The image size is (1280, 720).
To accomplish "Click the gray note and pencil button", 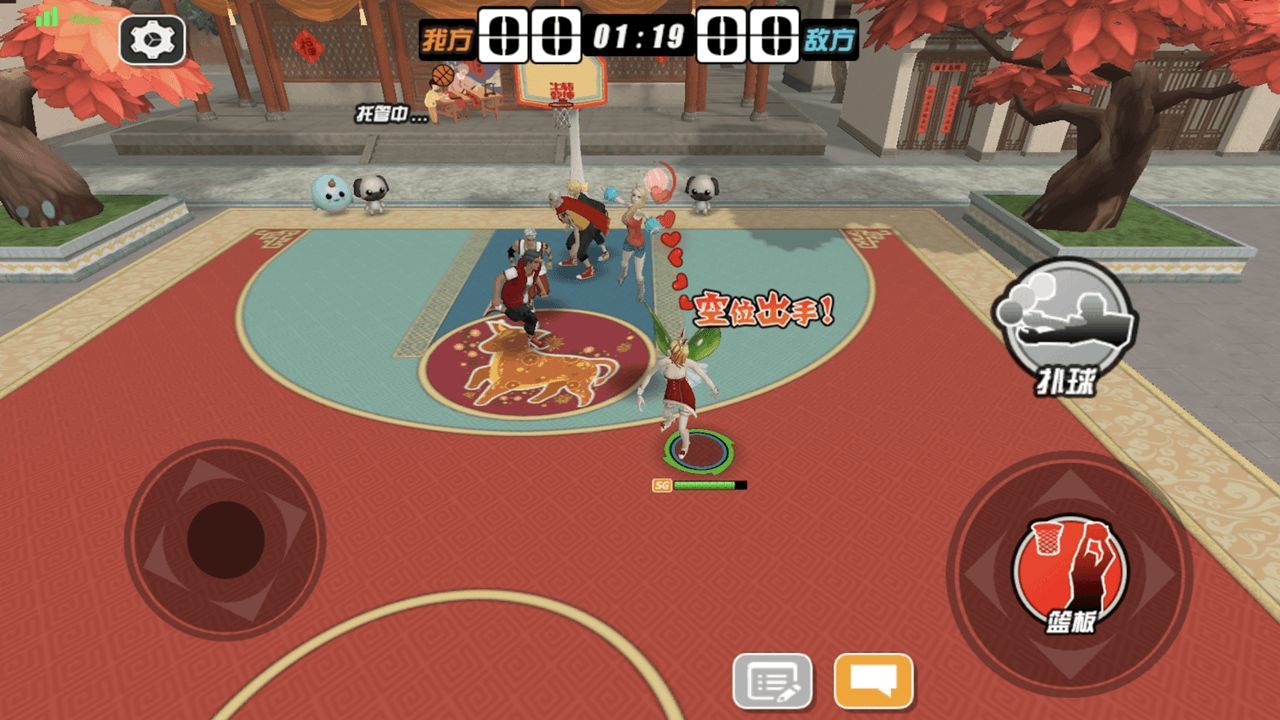I will (x=772, y=682).
